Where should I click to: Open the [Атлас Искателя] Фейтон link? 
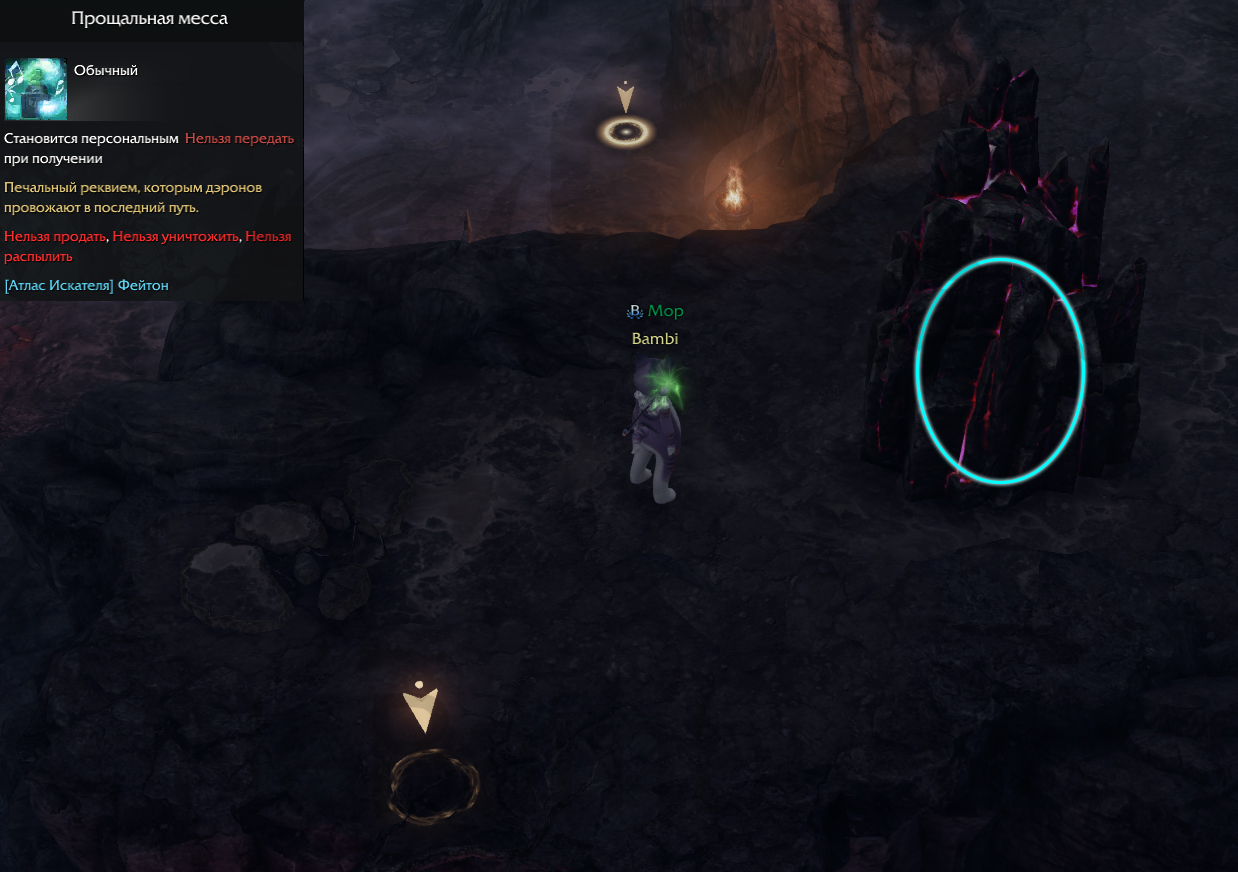[87, 286]
